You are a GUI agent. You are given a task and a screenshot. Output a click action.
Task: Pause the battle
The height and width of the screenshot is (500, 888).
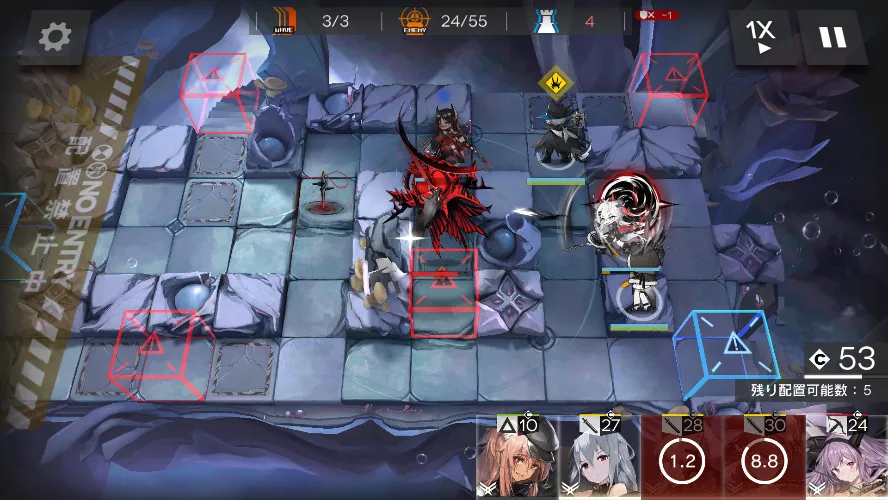click(x=832, y=37)
